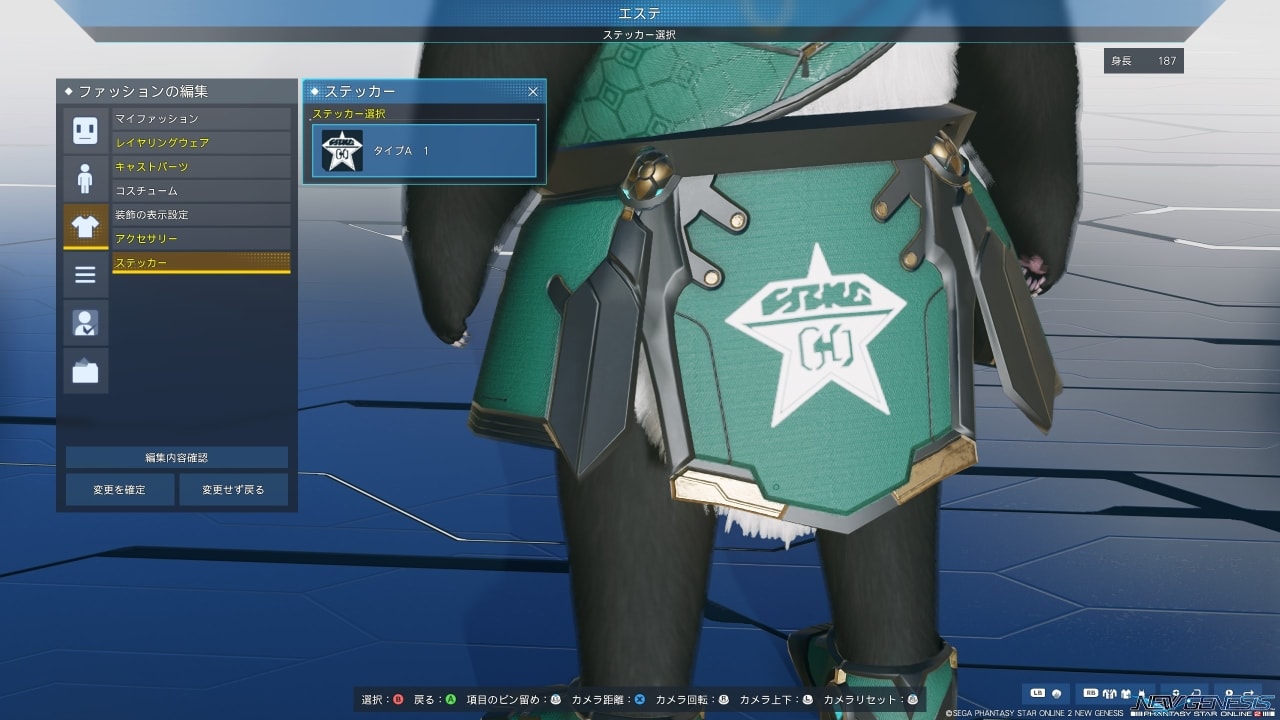Switch to the folder icon category tab
Image resolution: width=1280 pixels, height=720 pixels.
pyautogui.click(x=85, y=371)
